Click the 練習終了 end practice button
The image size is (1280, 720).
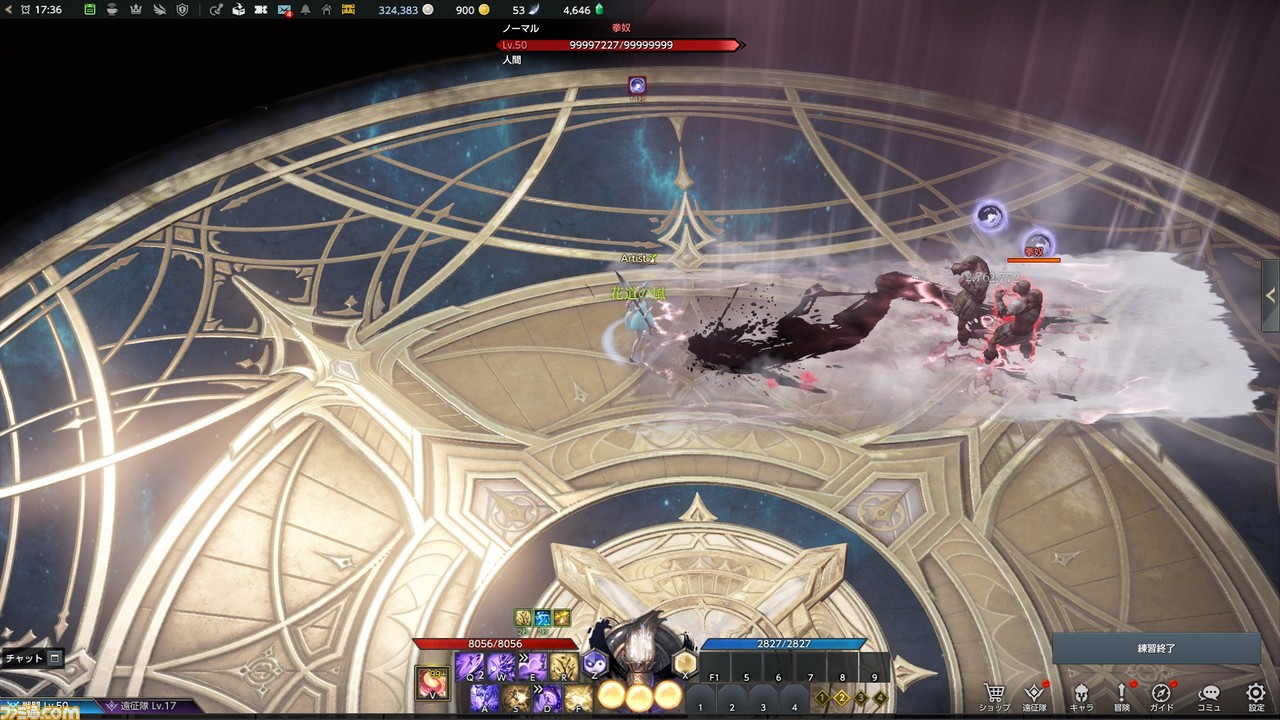point(1156,648)
